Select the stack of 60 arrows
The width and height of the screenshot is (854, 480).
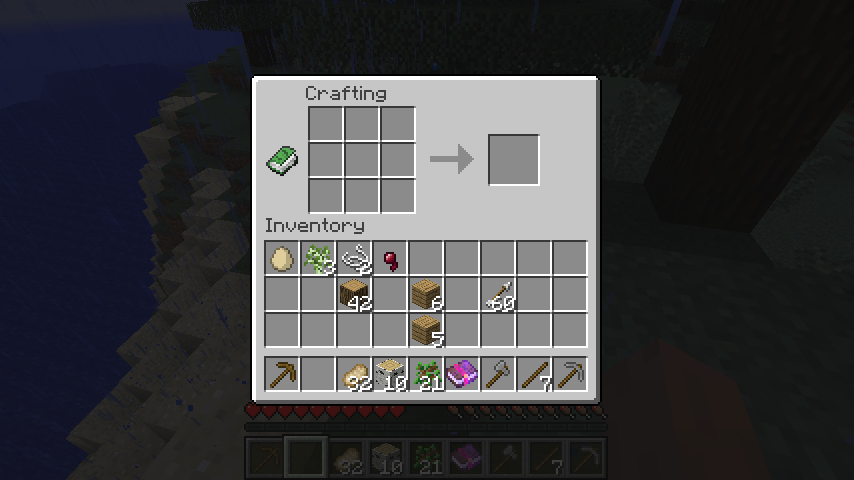(499, 295)
